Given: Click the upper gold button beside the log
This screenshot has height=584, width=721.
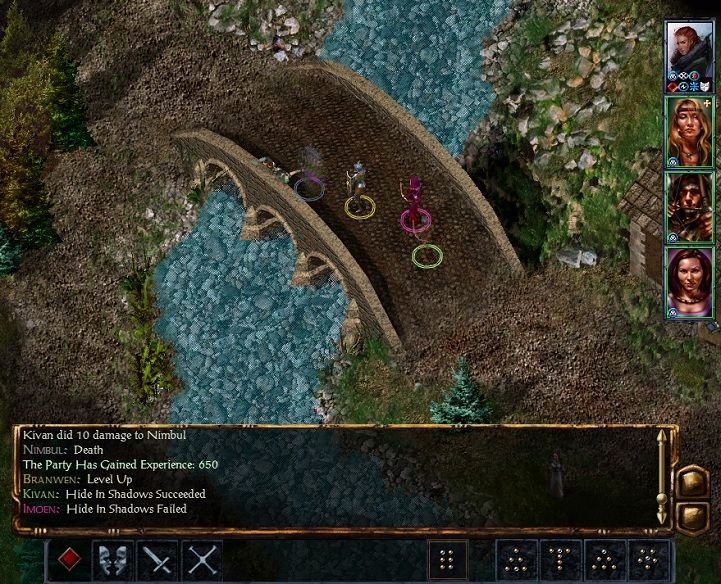Looking at the screenshot, I should click(692, 482).
